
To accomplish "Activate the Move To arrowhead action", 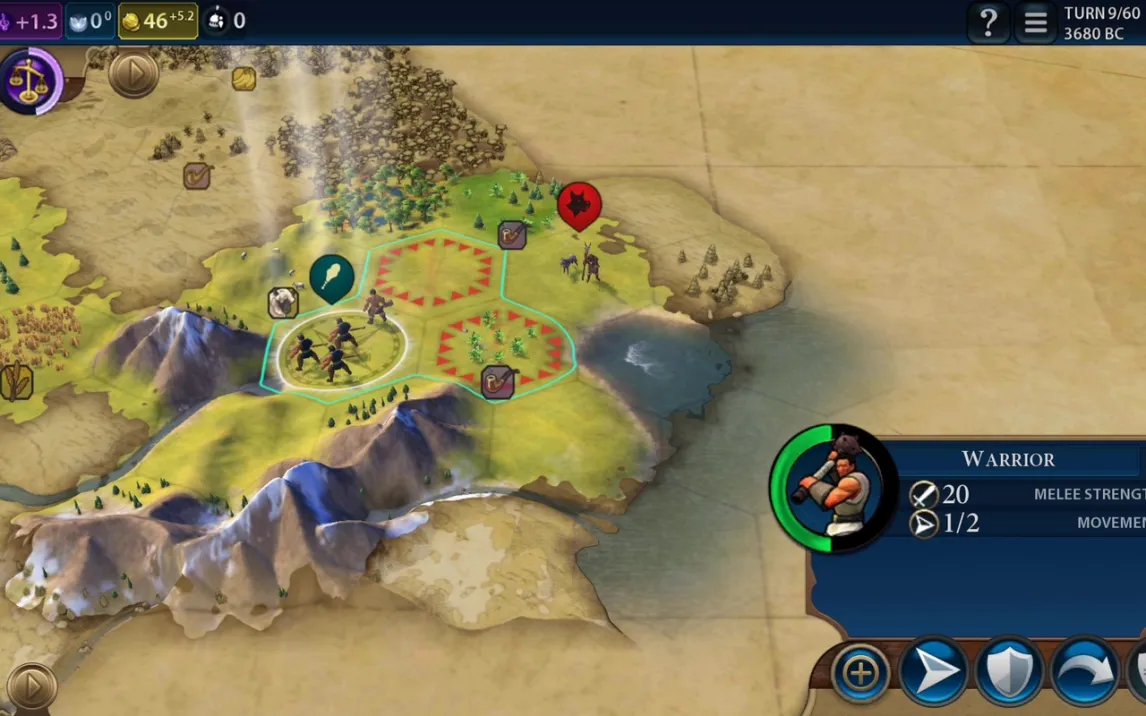I will [x=932, y=673].
